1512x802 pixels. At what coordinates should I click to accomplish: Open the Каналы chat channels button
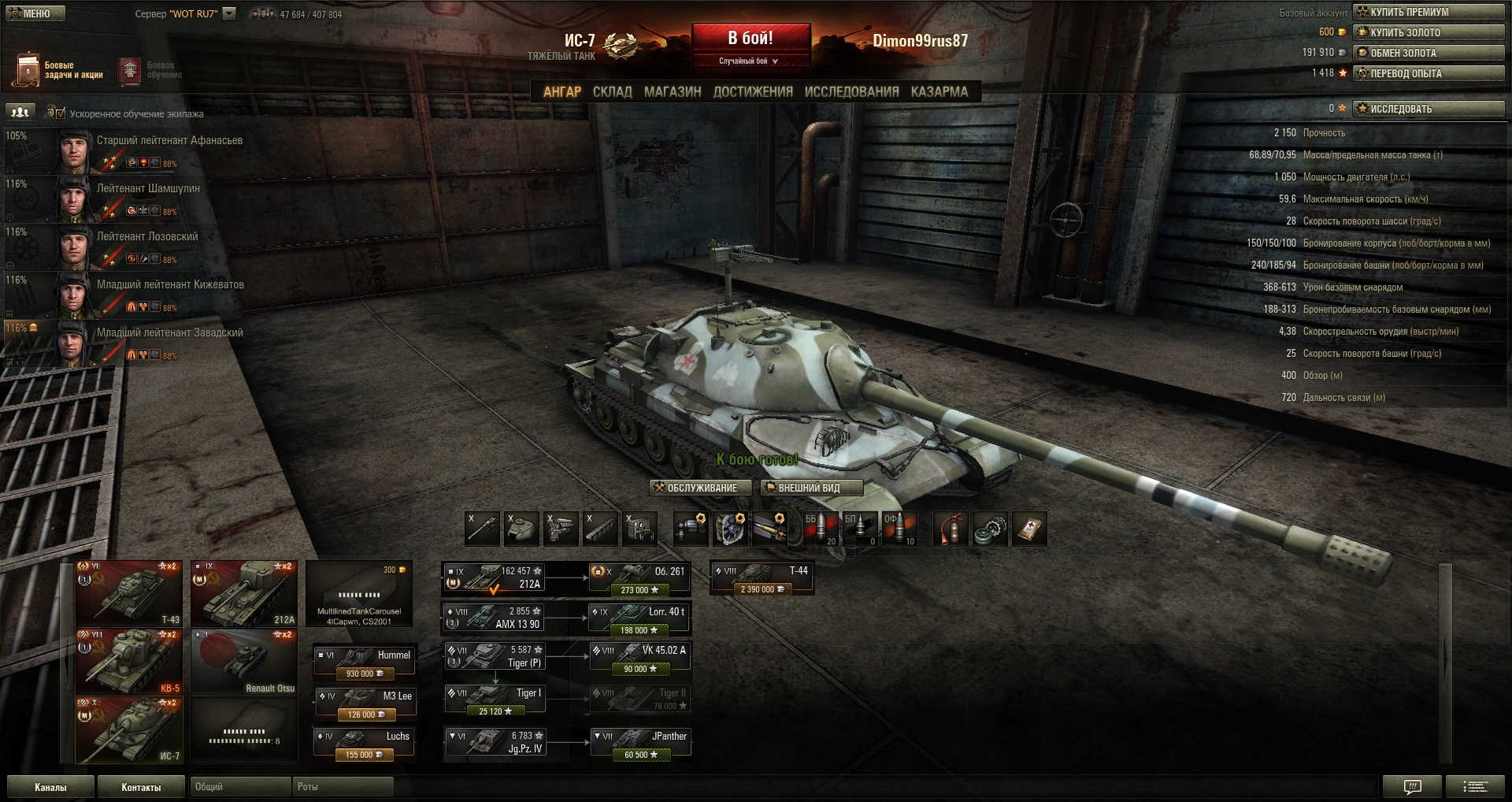point(50,787)
